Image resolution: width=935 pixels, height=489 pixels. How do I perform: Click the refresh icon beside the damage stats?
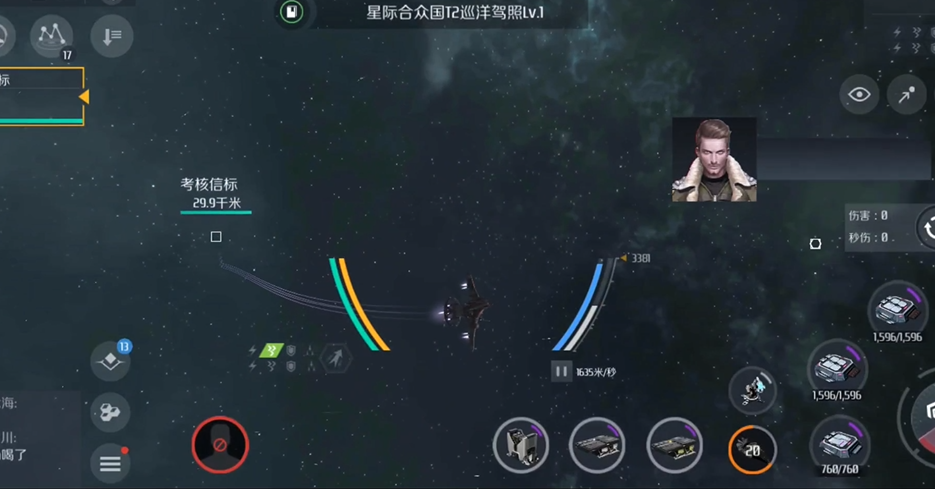[927, 228]
